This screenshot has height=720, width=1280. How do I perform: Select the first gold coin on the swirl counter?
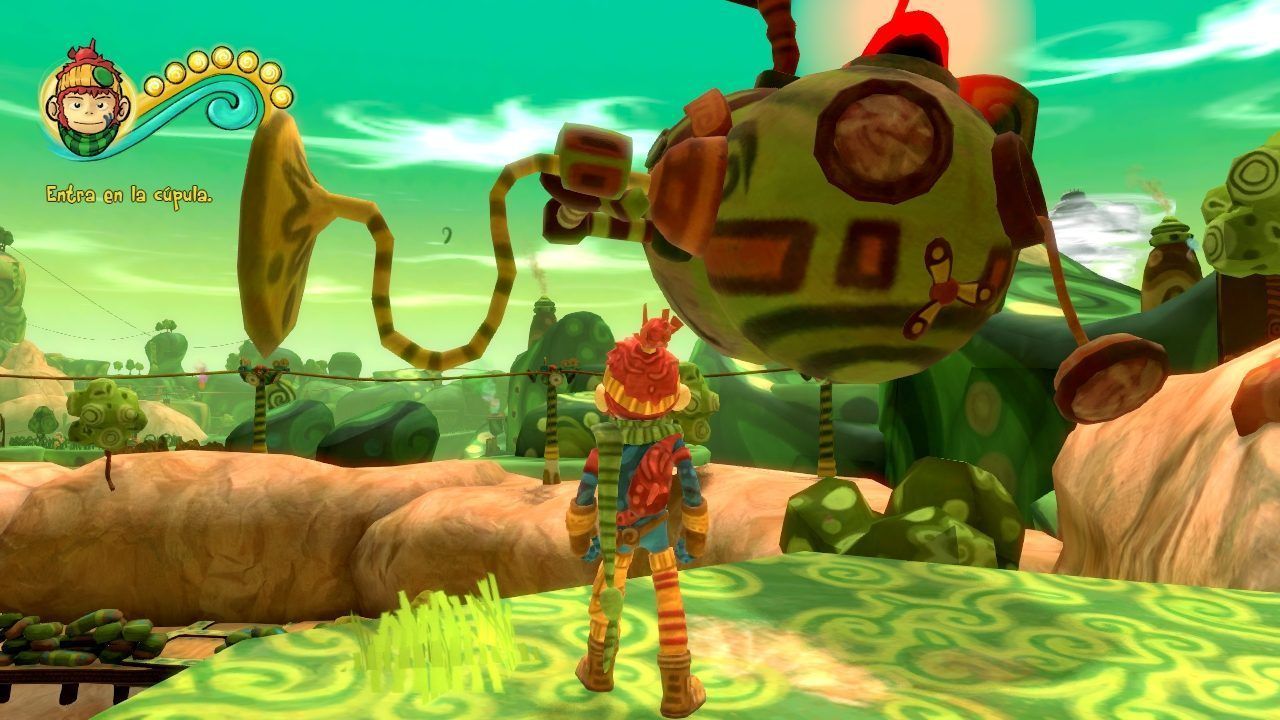(x=155, y=85)
